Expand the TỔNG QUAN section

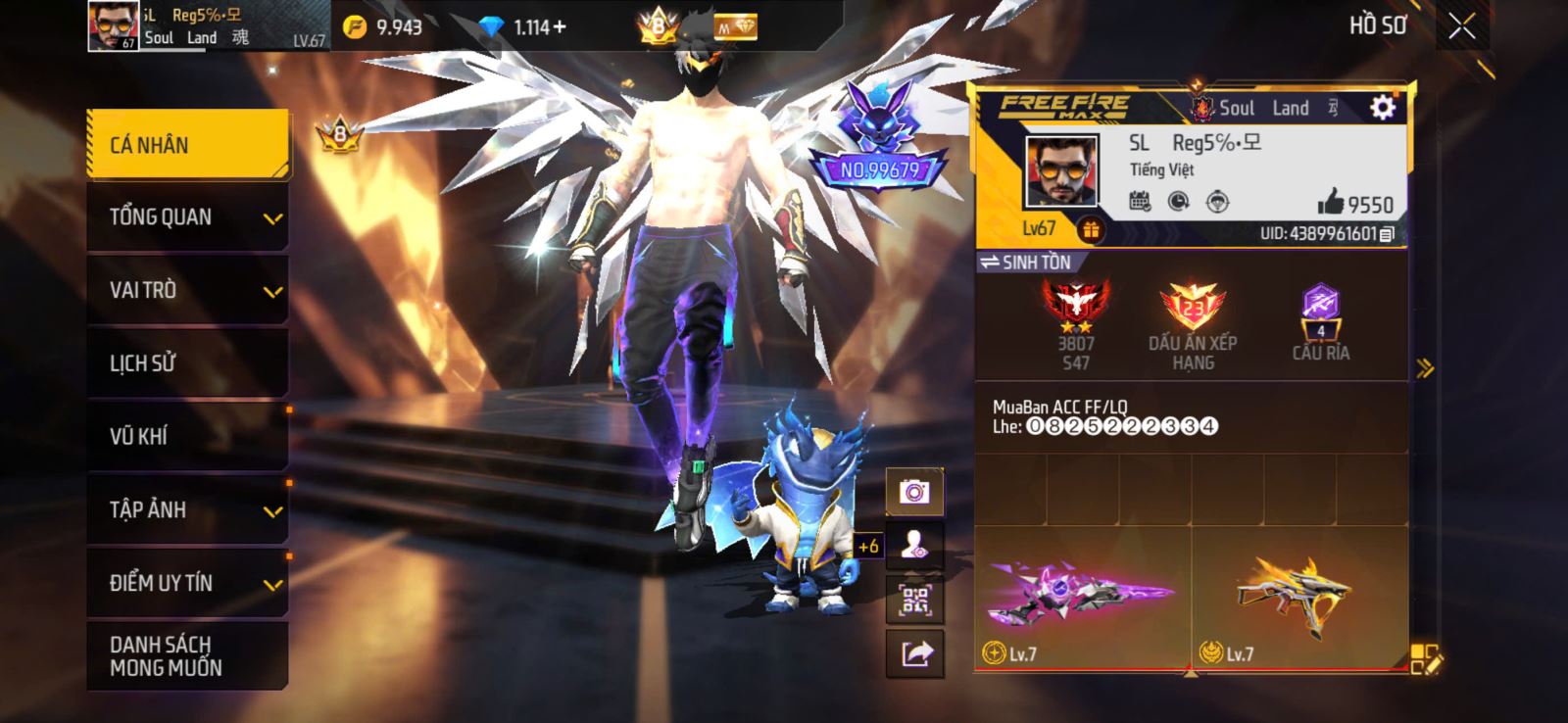(x=187, y=217)
